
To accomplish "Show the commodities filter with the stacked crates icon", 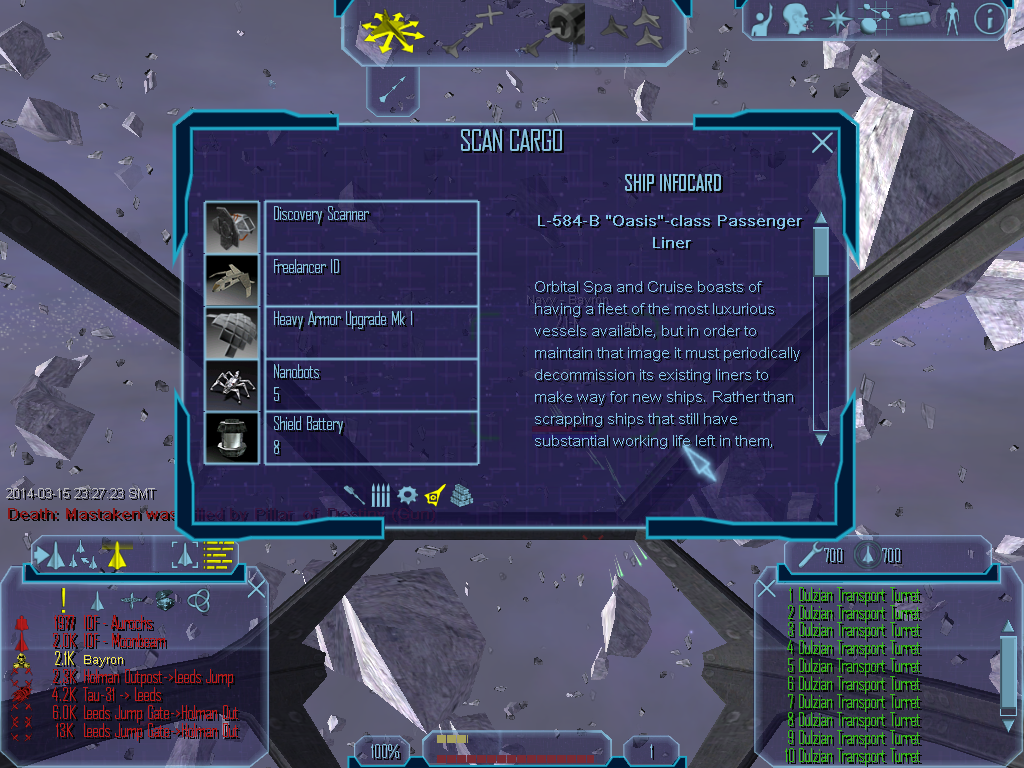I will 460,495.
